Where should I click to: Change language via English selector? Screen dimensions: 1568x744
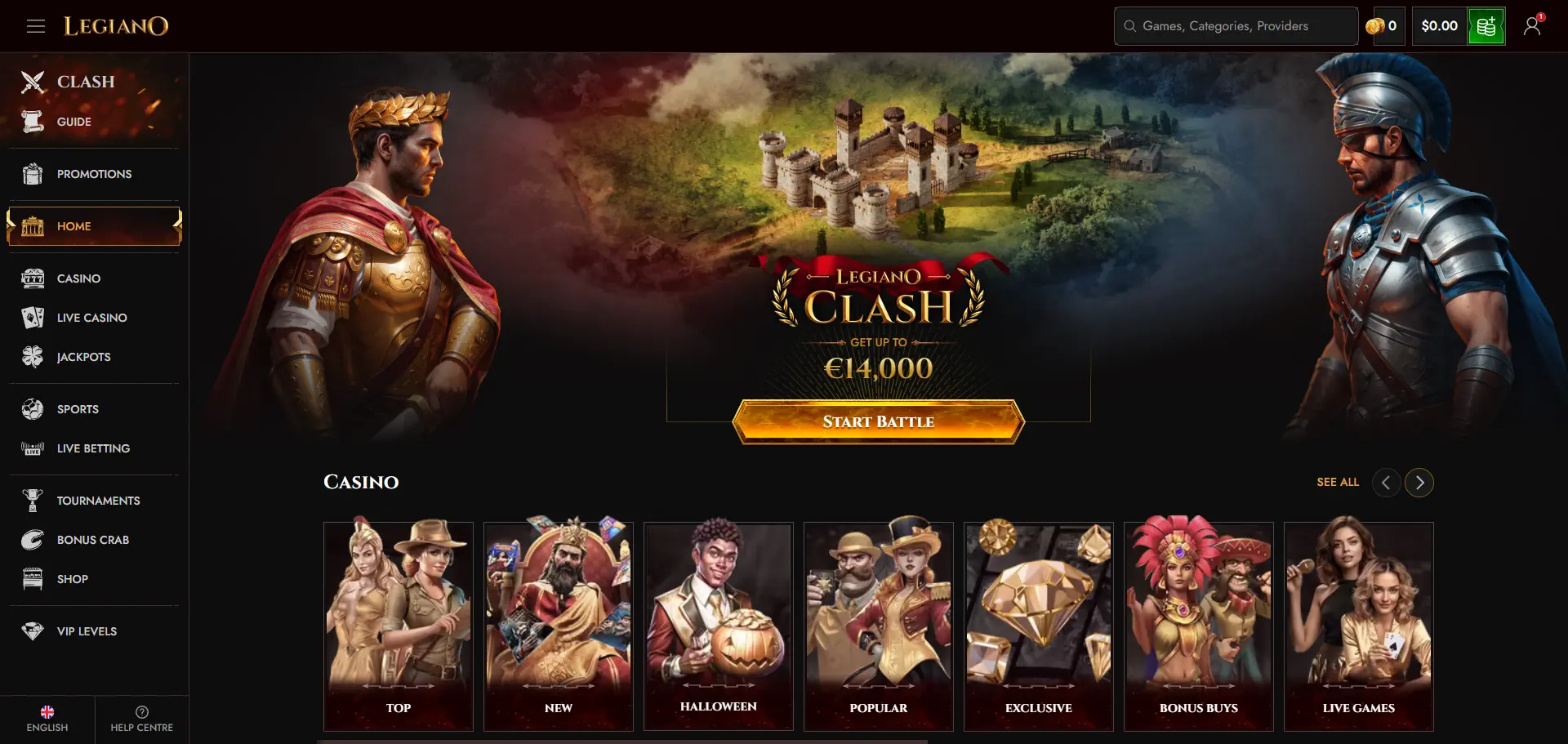tap(47, 719)
